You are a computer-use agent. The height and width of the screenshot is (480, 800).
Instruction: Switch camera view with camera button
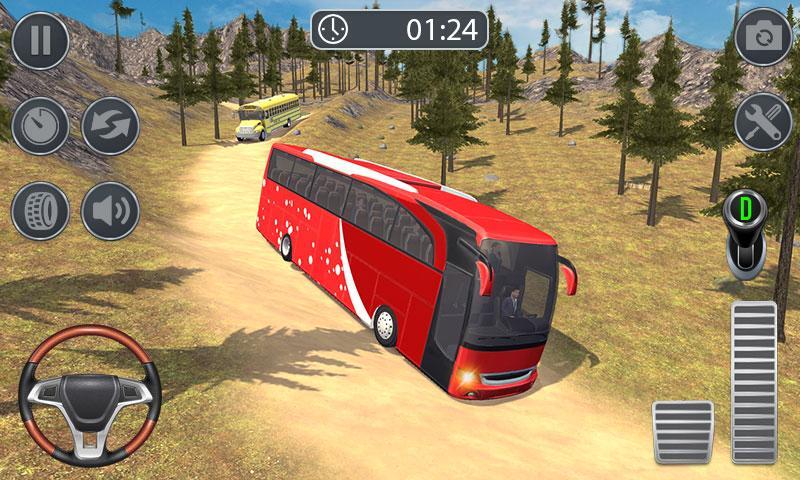click(x=763, y=40)
